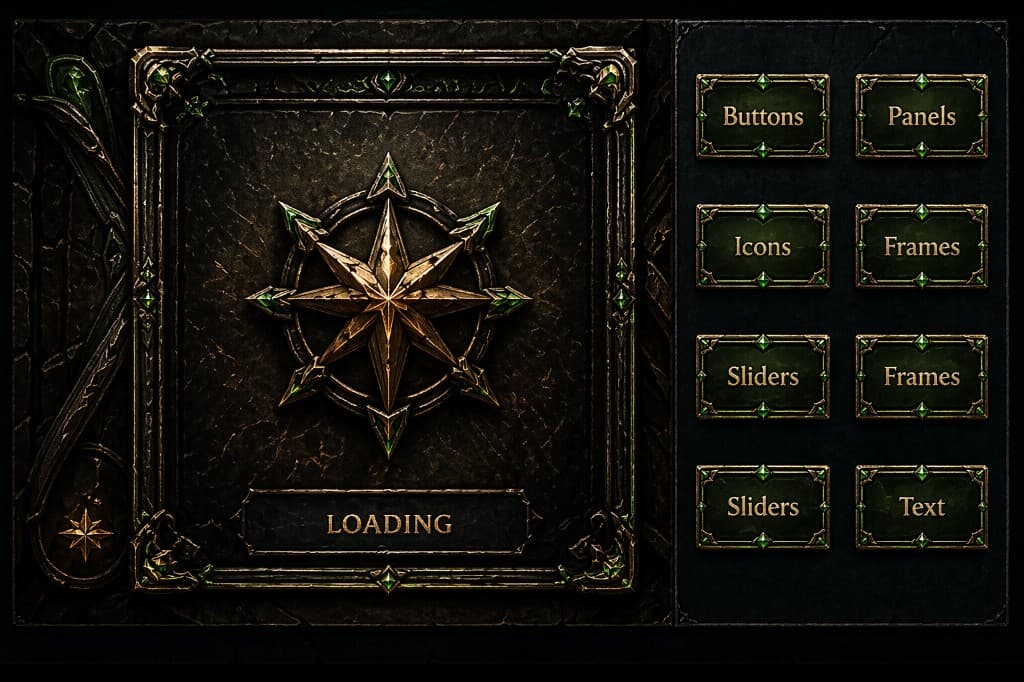Click the Buttons category button

click(x=763, y=116)
